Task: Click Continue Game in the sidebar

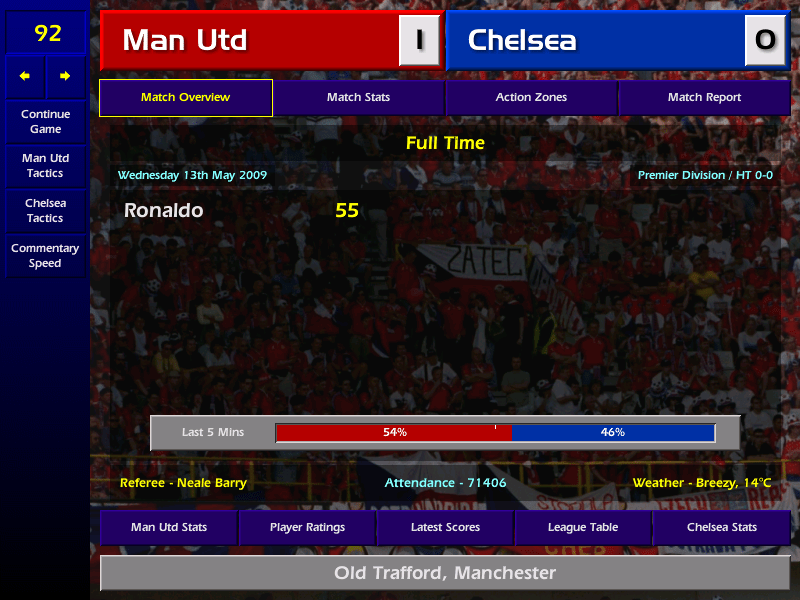Action: click(x=45, y=122)
